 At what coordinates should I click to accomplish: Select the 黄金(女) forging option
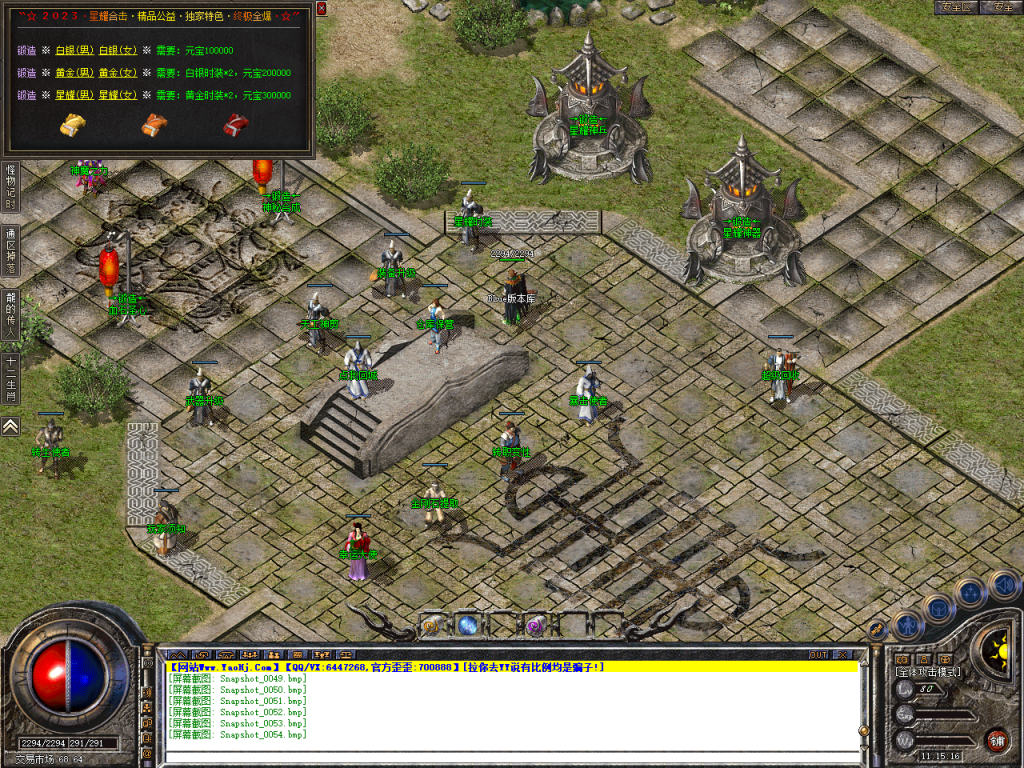115,72
